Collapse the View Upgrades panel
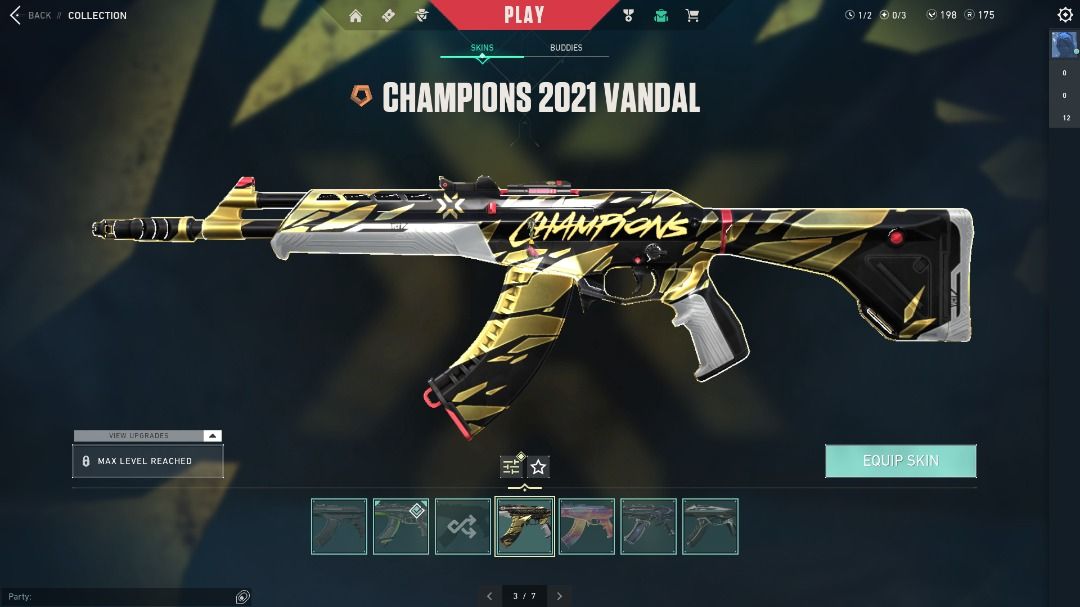 pos(211,436)
